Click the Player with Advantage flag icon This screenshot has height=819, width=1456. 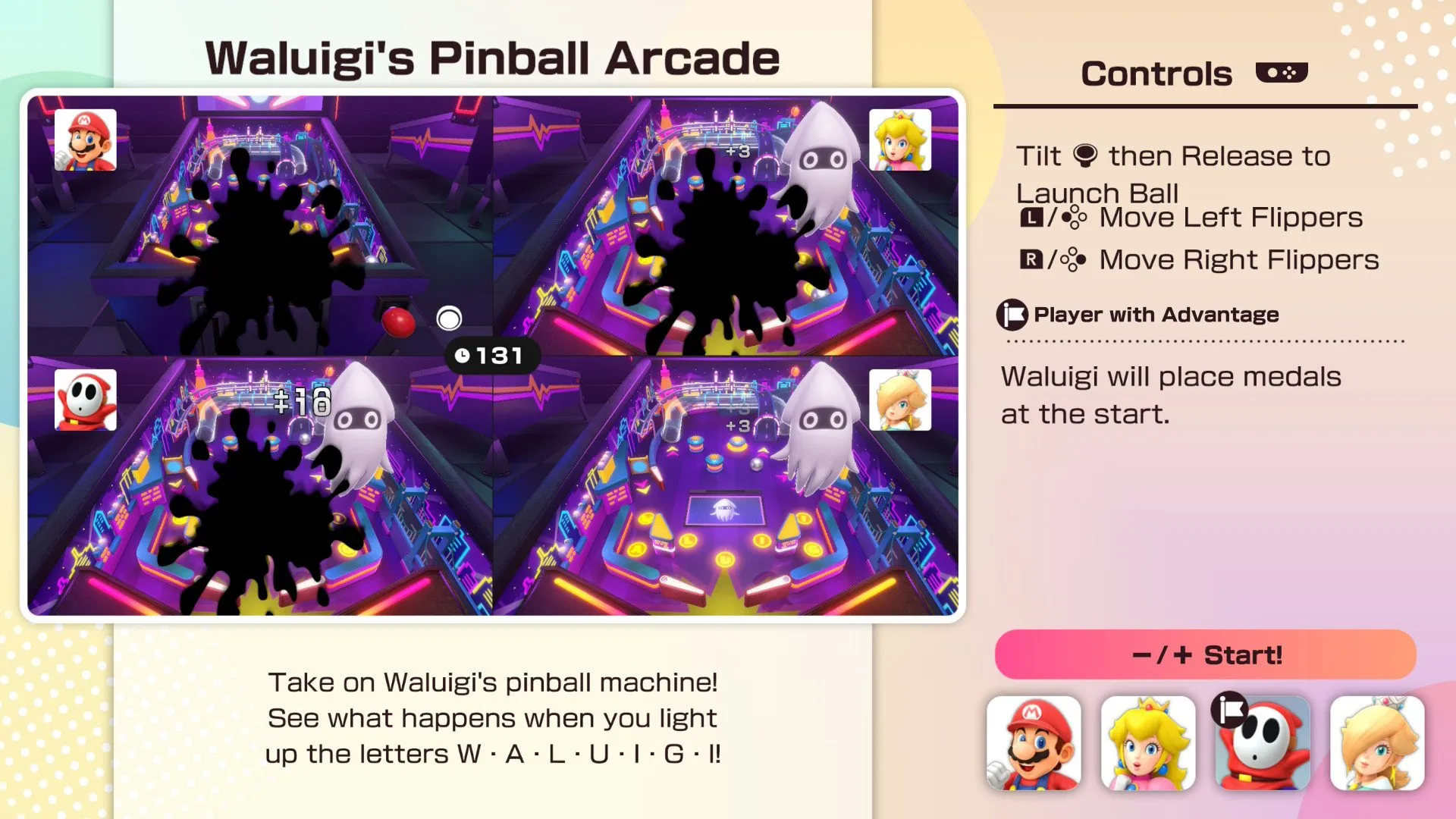pyautogui.click(x=1012, y=313)
